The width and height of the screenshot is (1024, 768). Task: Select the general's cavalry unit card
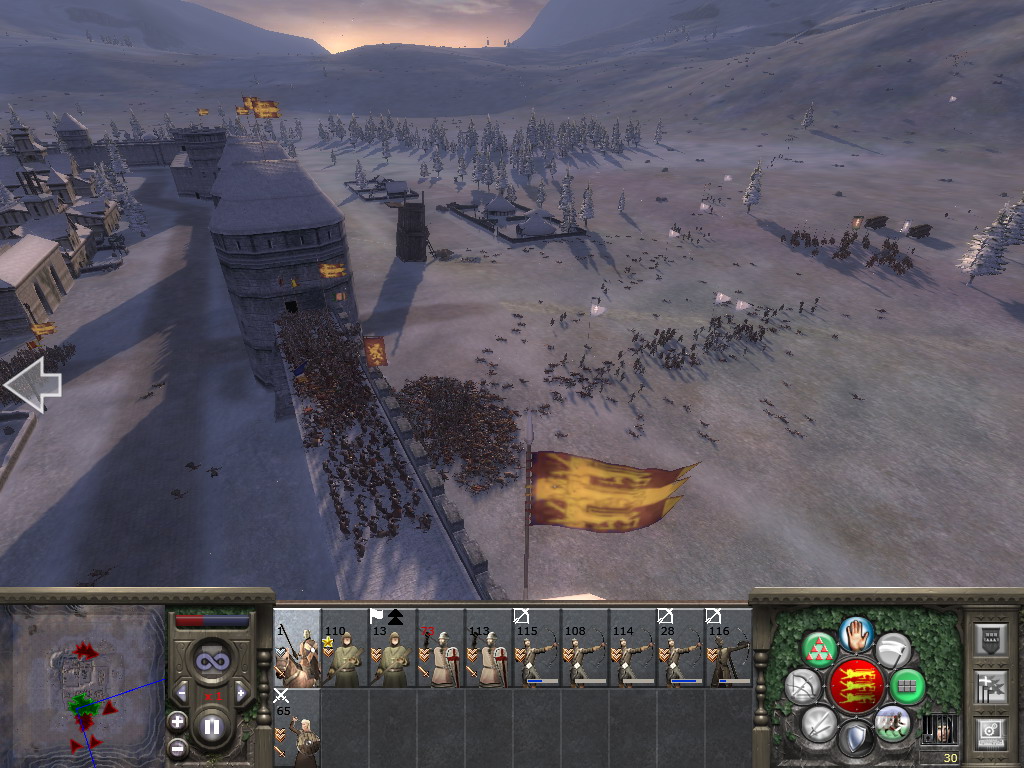click(x=297, y=648)
